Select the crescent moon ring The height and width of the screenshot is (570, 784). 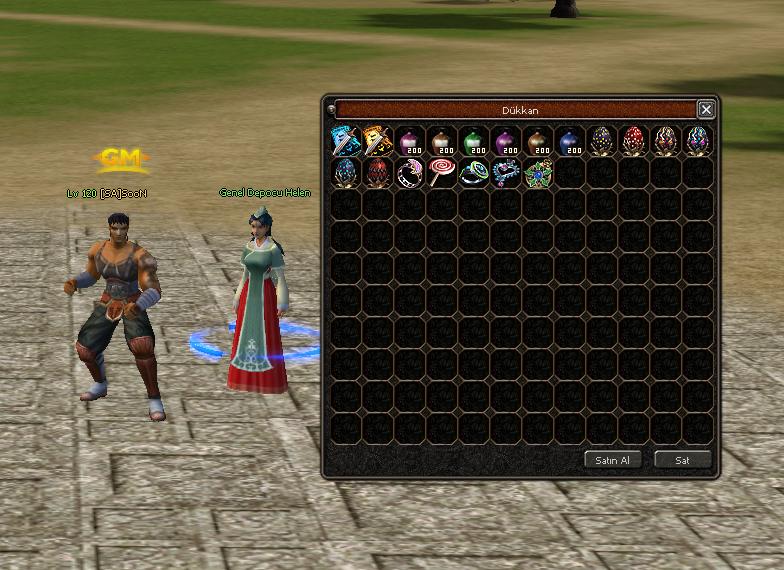pyautogui.click(x=410, y=173)
